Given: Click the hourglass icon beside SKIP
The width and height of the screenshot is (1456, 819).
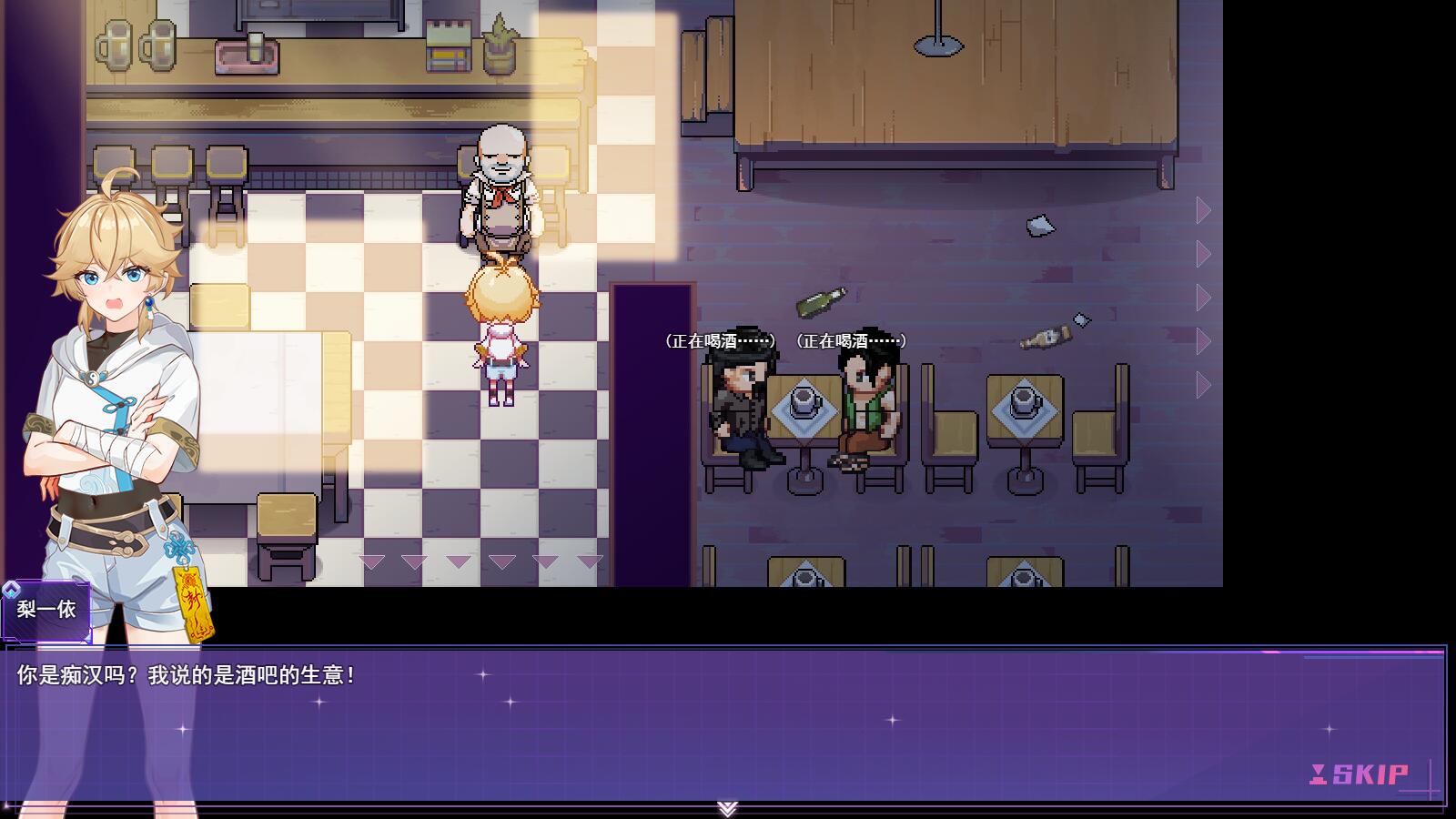Looking at the screenshot, I should (1319, 776).
